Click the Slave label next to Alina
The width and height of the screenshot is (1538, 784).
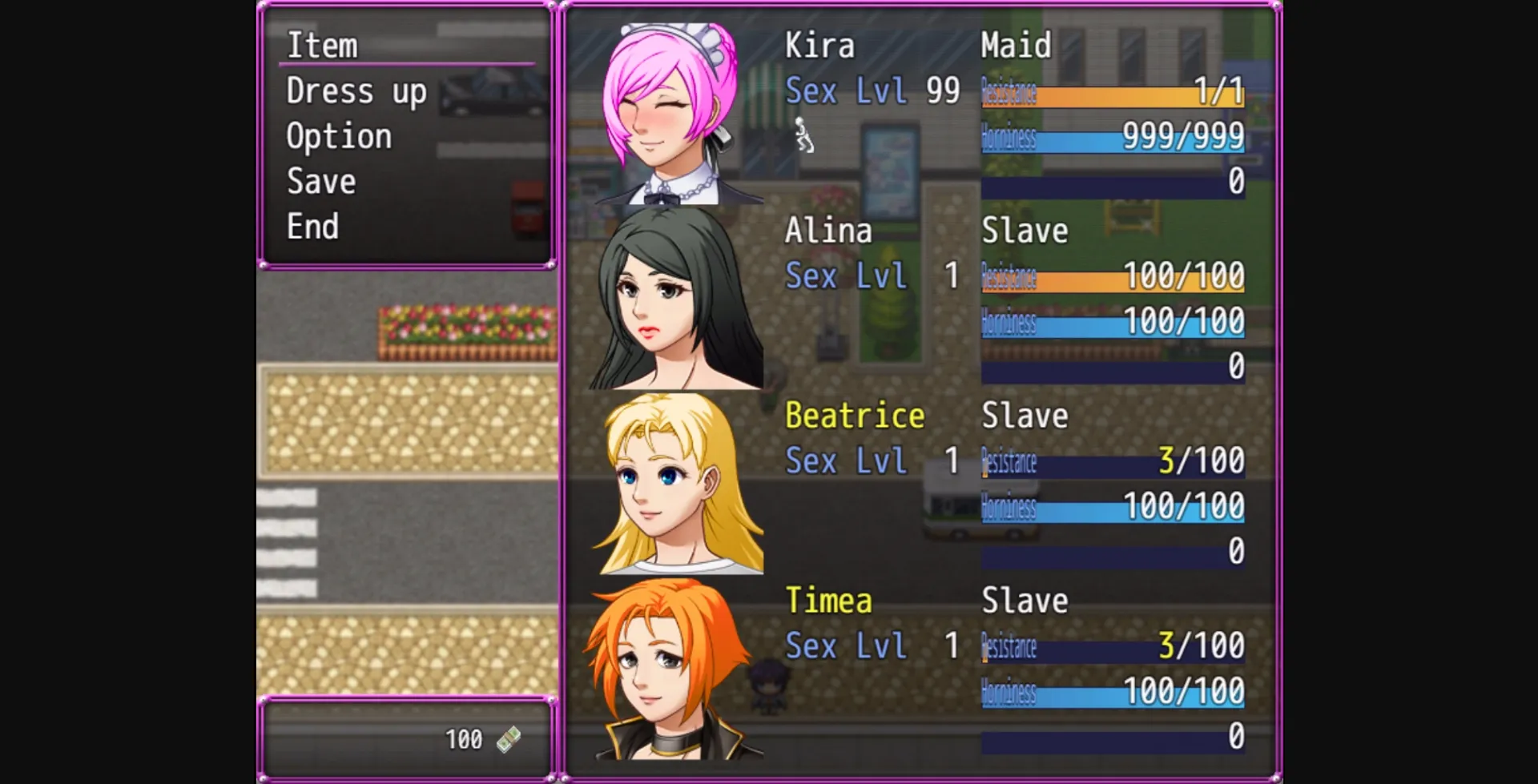coord(1025,231)
